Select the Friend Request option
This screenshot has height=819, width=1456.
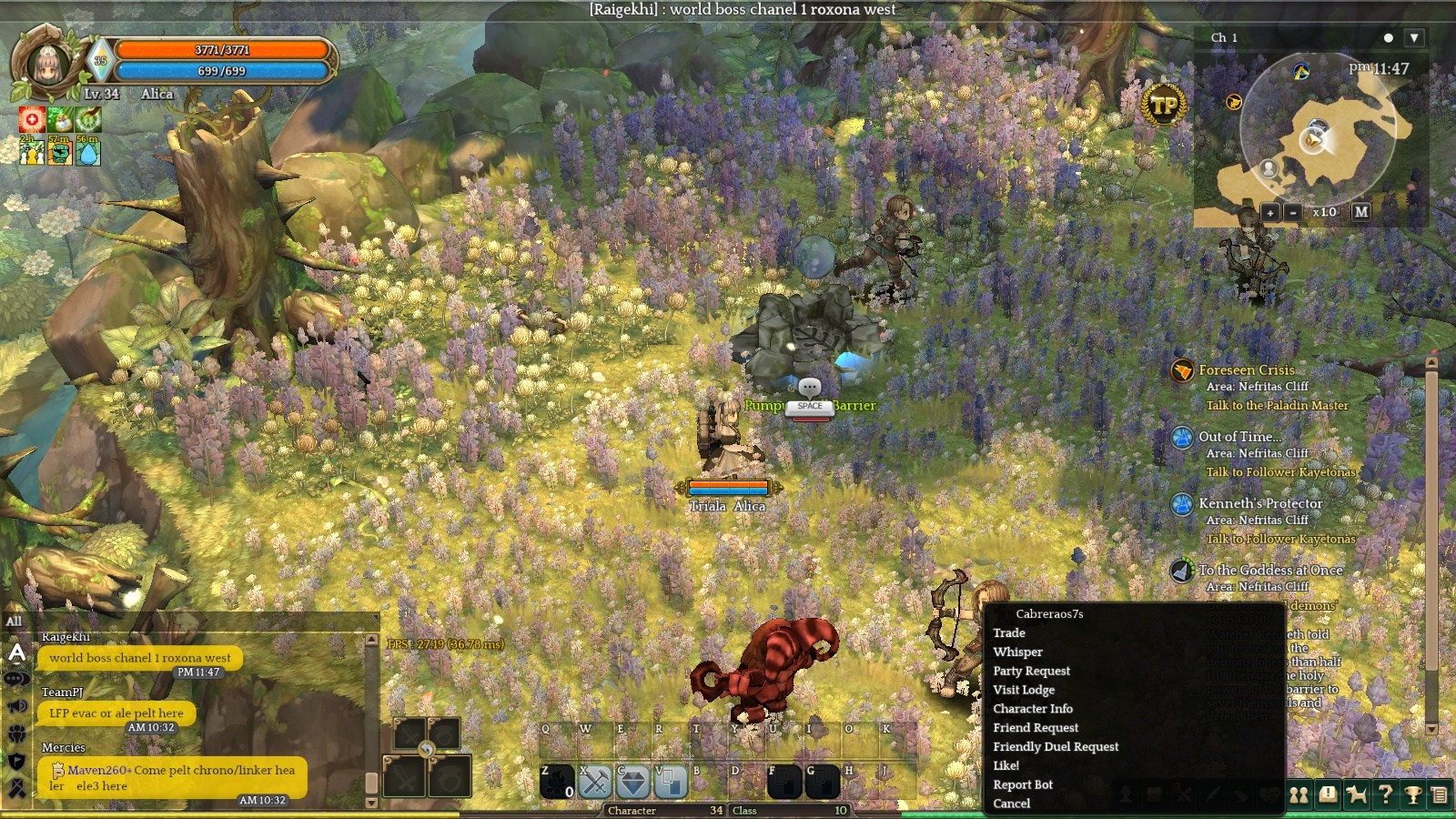tap(1036, 728)
